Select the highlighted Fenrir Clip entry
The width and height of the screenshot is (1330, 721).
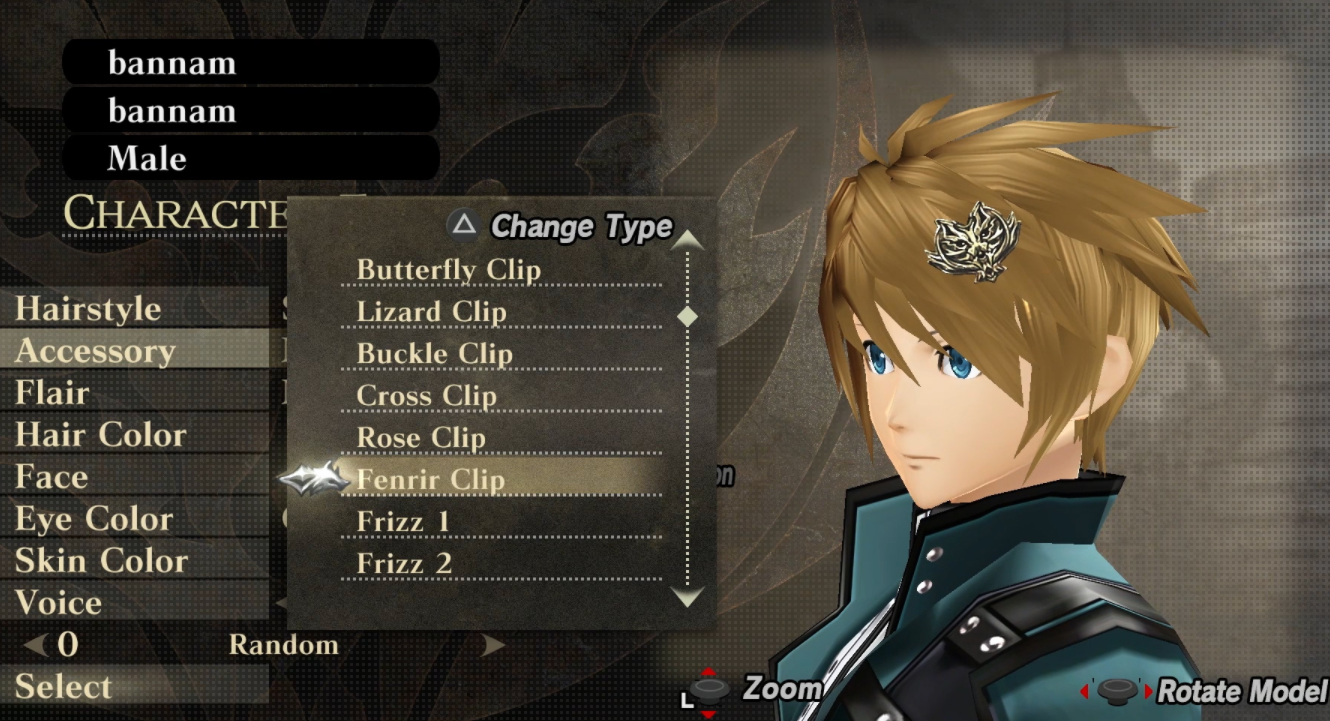(430, 480)
